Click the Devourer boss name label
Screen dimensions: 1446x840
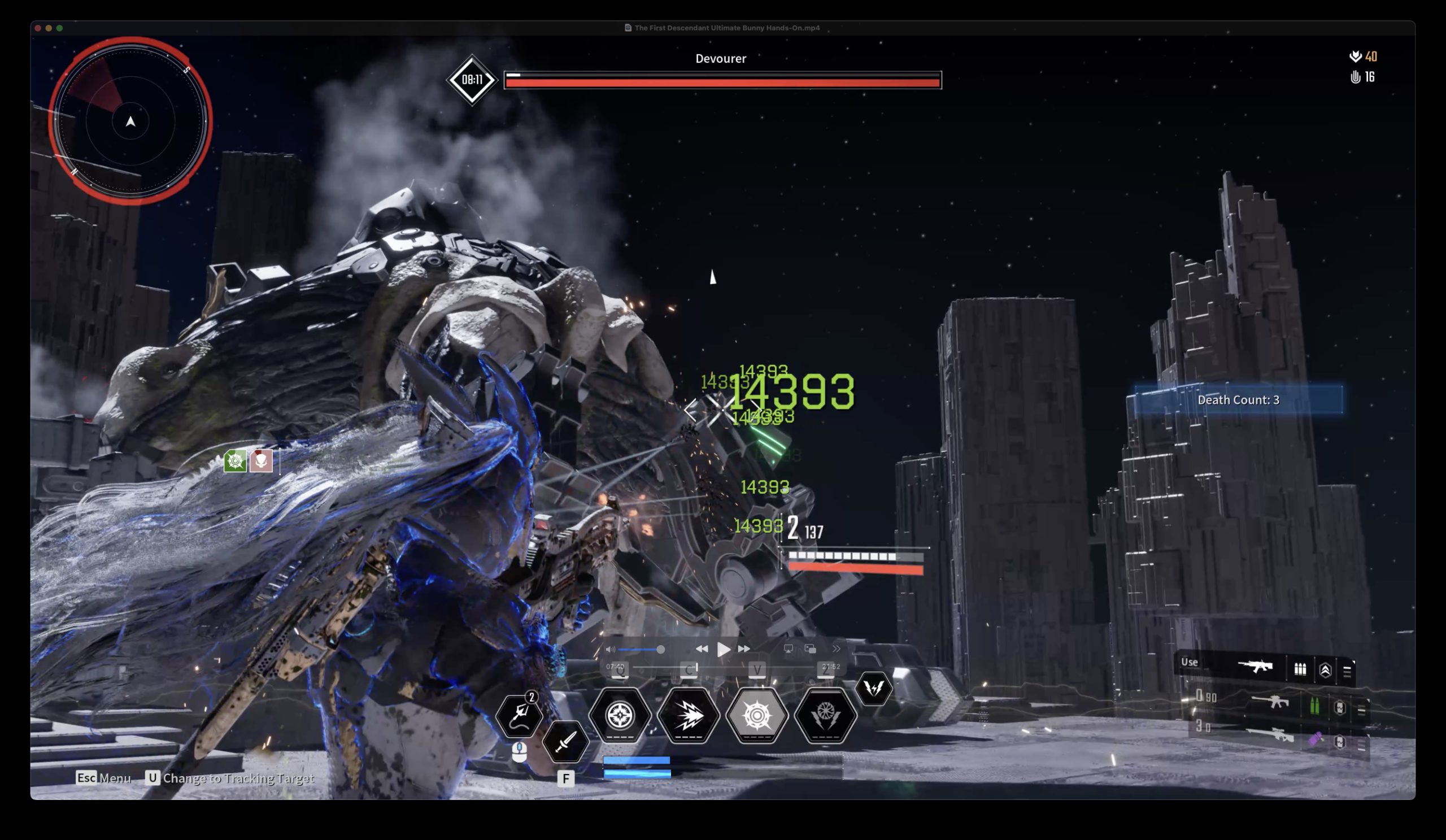coord(720,59)
